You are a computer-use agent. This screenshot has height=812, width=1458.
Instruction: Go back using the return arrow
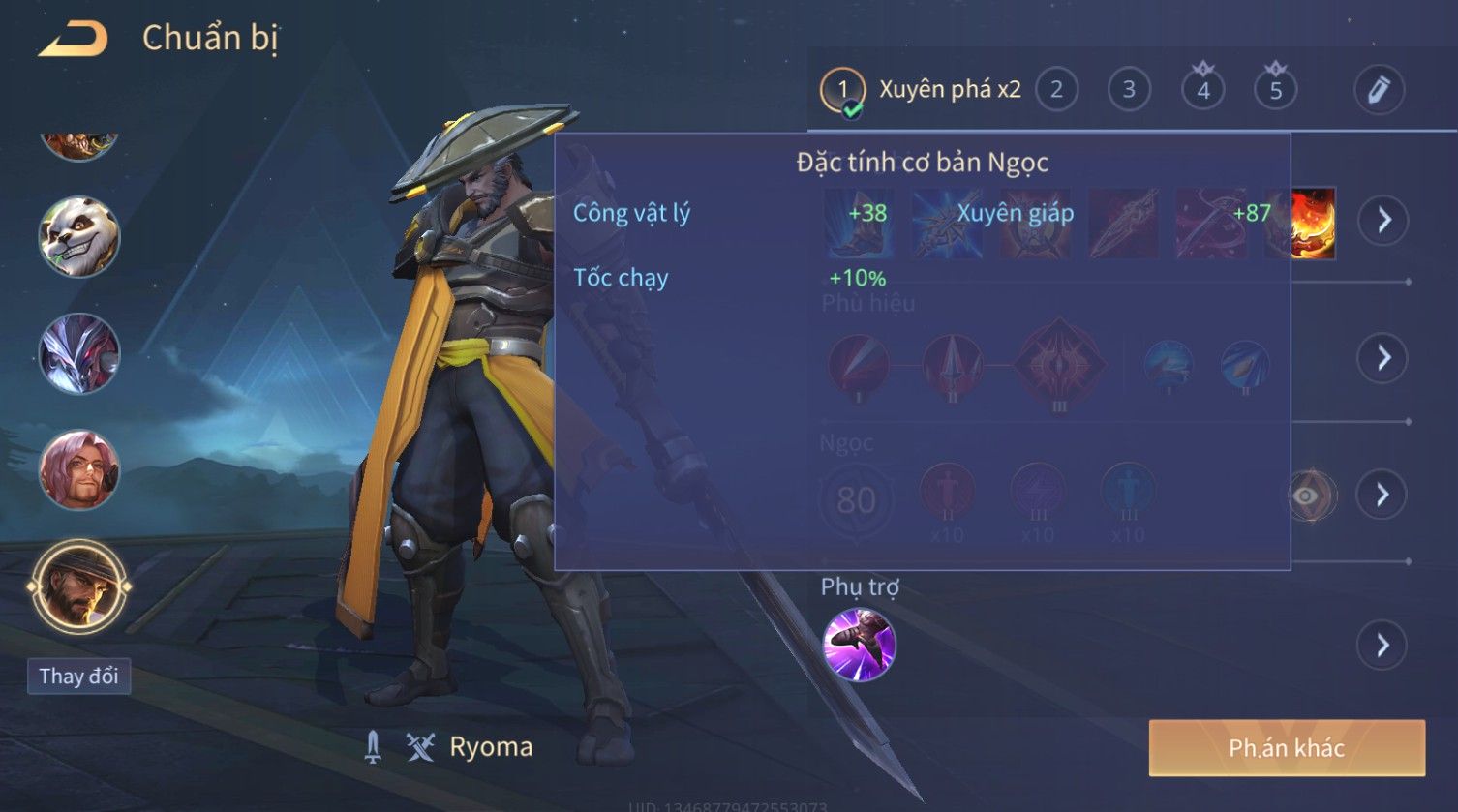(x=73, y=40)
